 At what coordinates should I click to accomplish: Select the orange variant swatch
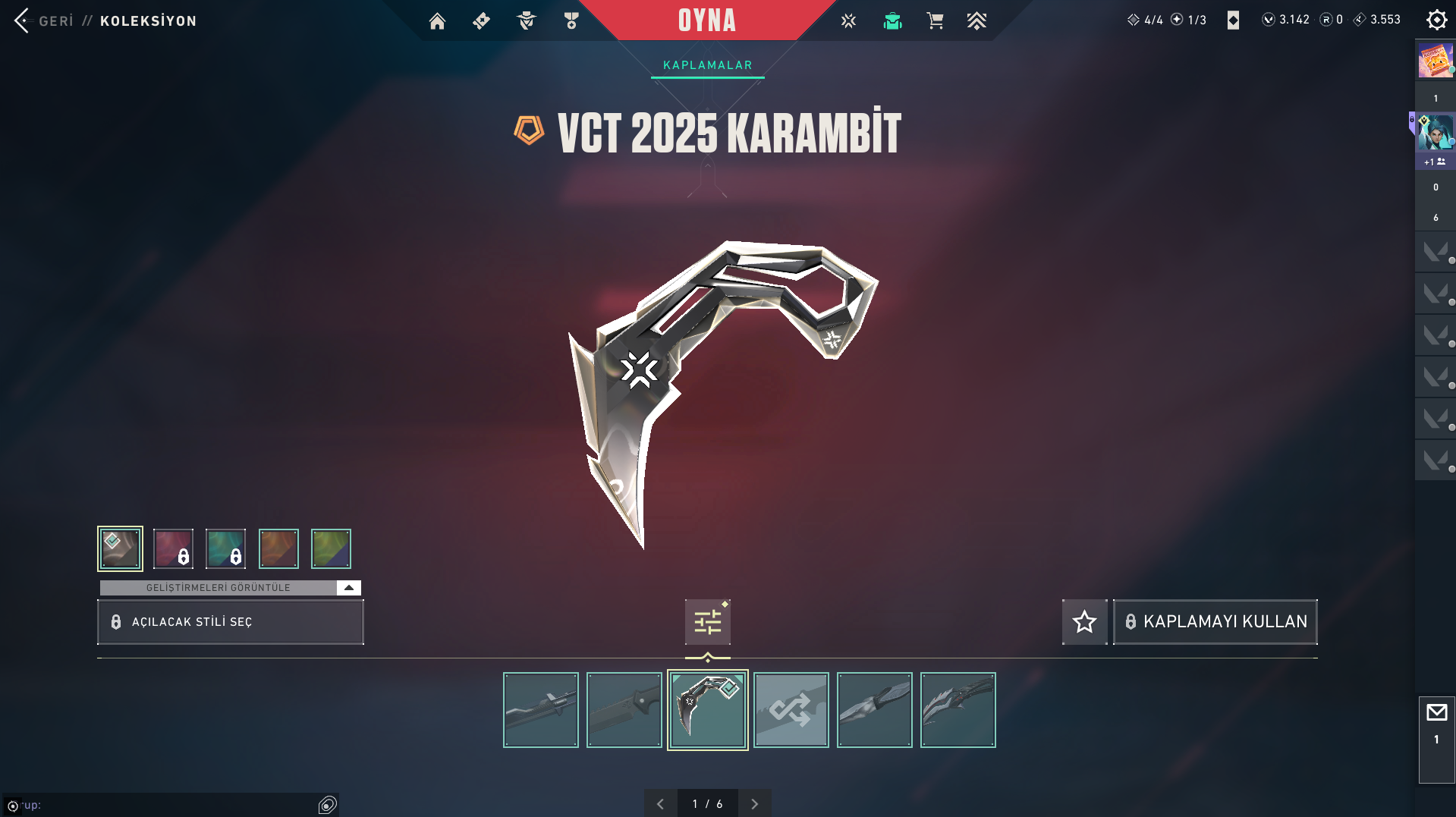[278, 548]
